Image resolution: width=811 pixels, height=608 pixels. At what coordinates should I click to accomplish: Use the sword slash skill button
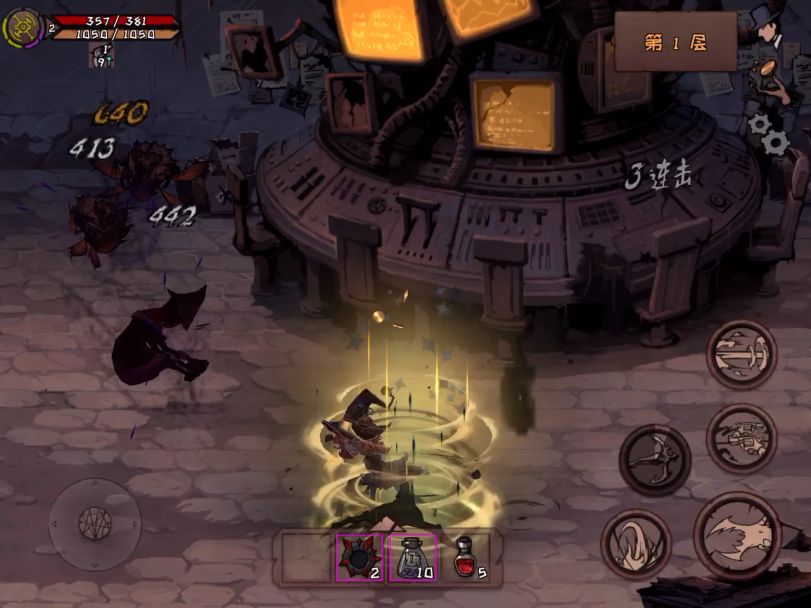(x=742, y=354)
